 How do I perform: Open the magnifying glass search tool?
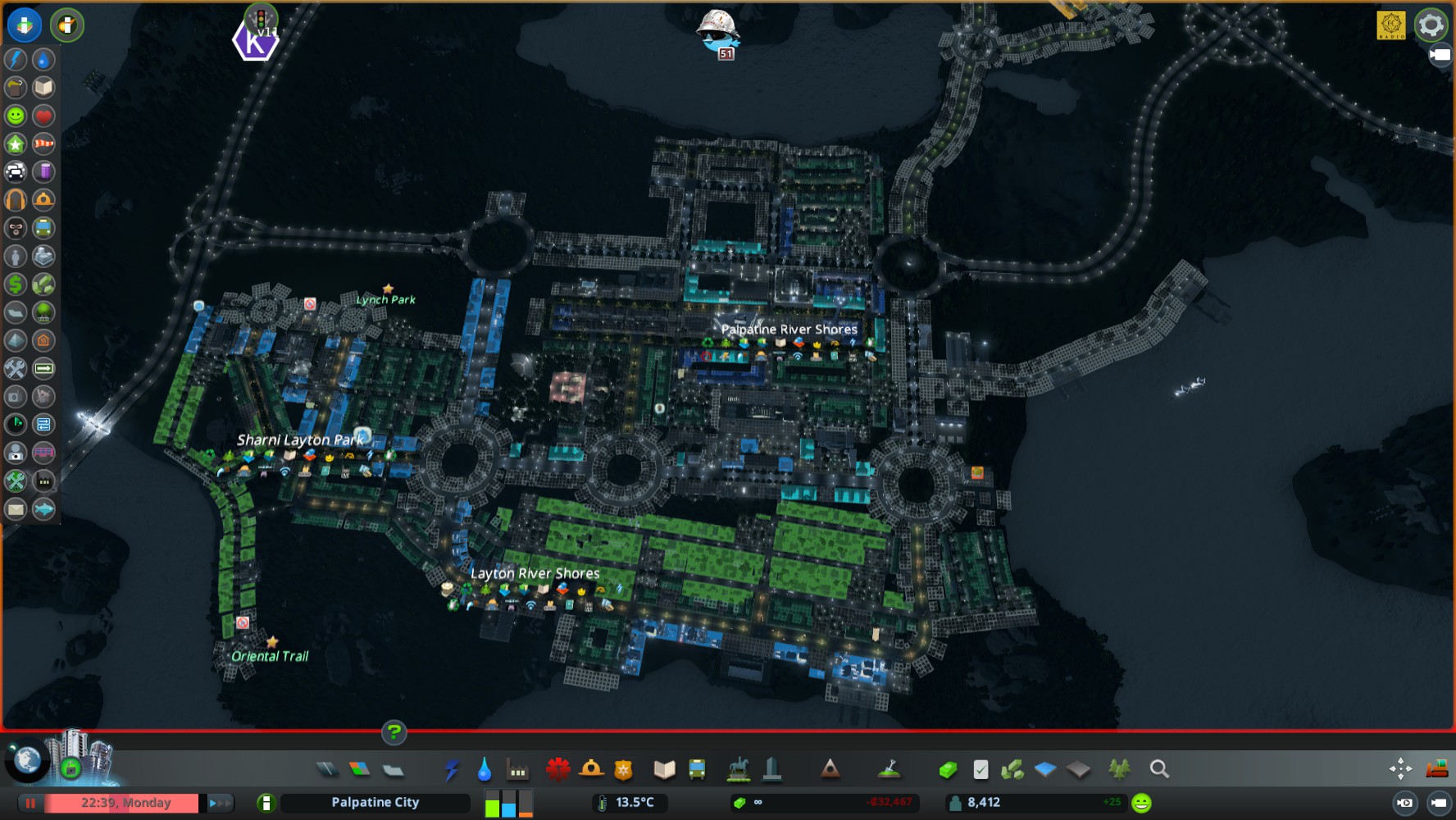pos(1158,769)
